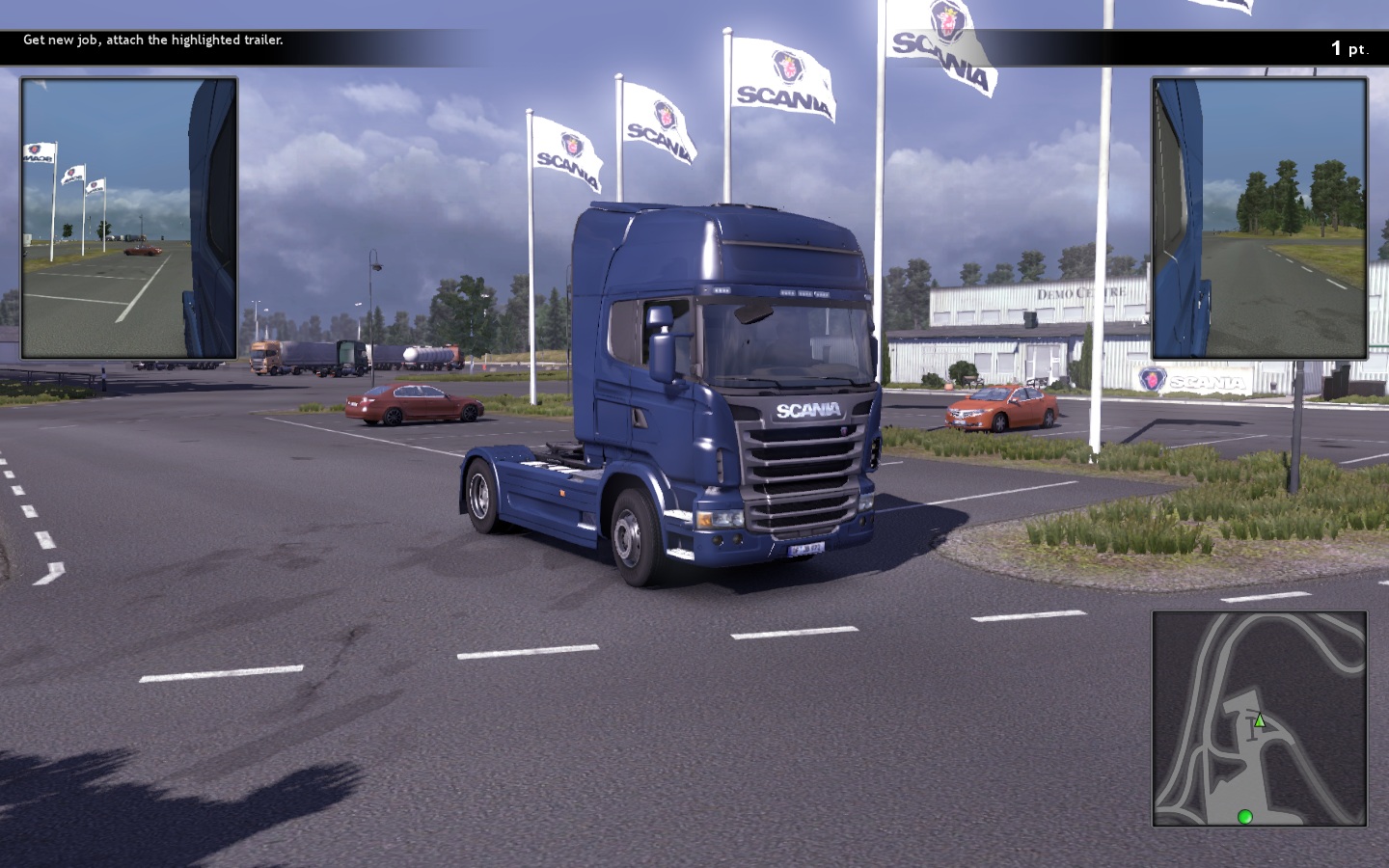Click the player arrow marker on minimap
Viewport: 1389px width, 868px height.
(1259, 719)
